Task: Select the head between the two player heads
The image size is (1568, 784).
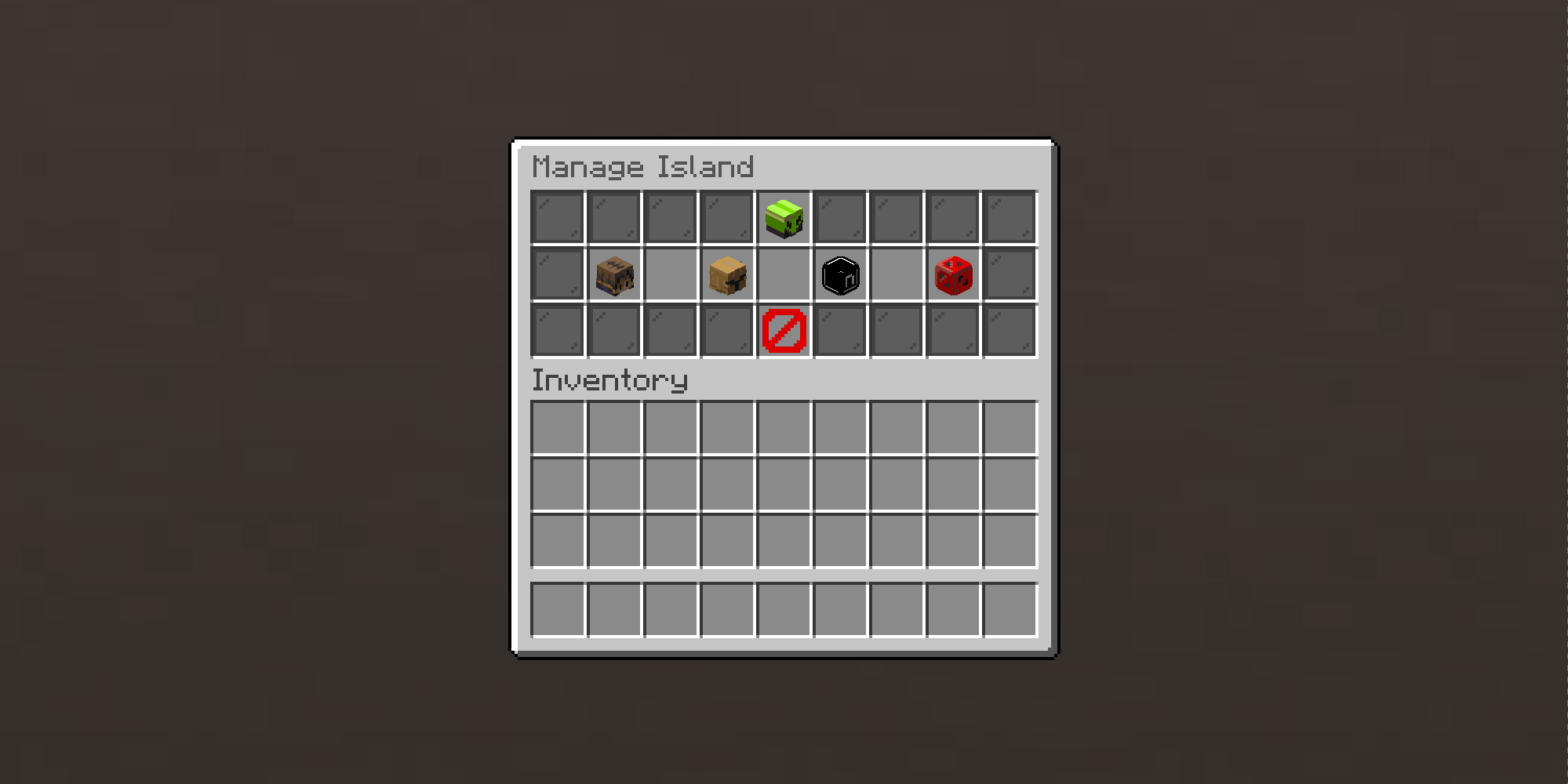Action: 840,275
